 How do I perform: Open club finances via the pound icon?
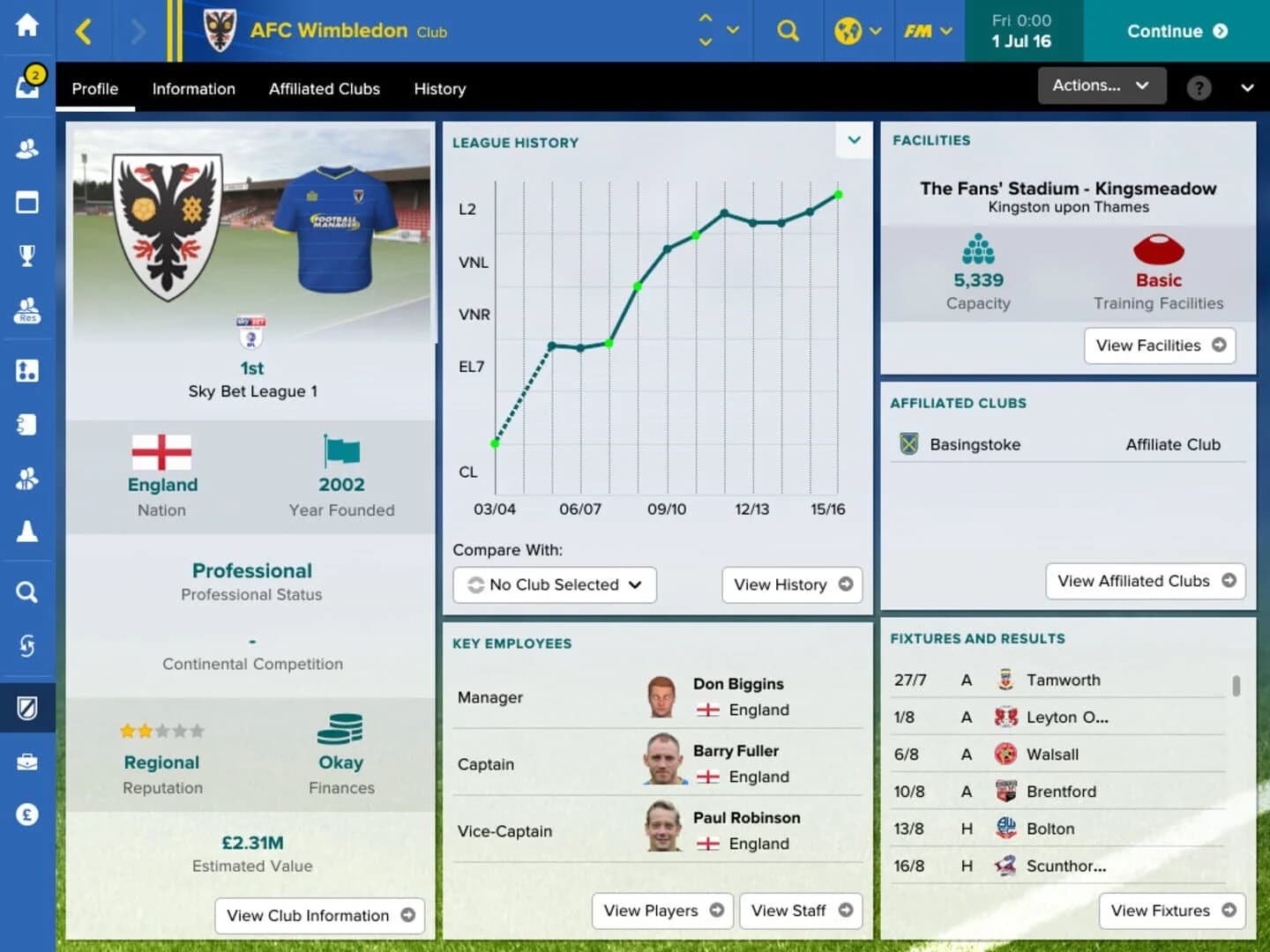[x=26, y=814]
